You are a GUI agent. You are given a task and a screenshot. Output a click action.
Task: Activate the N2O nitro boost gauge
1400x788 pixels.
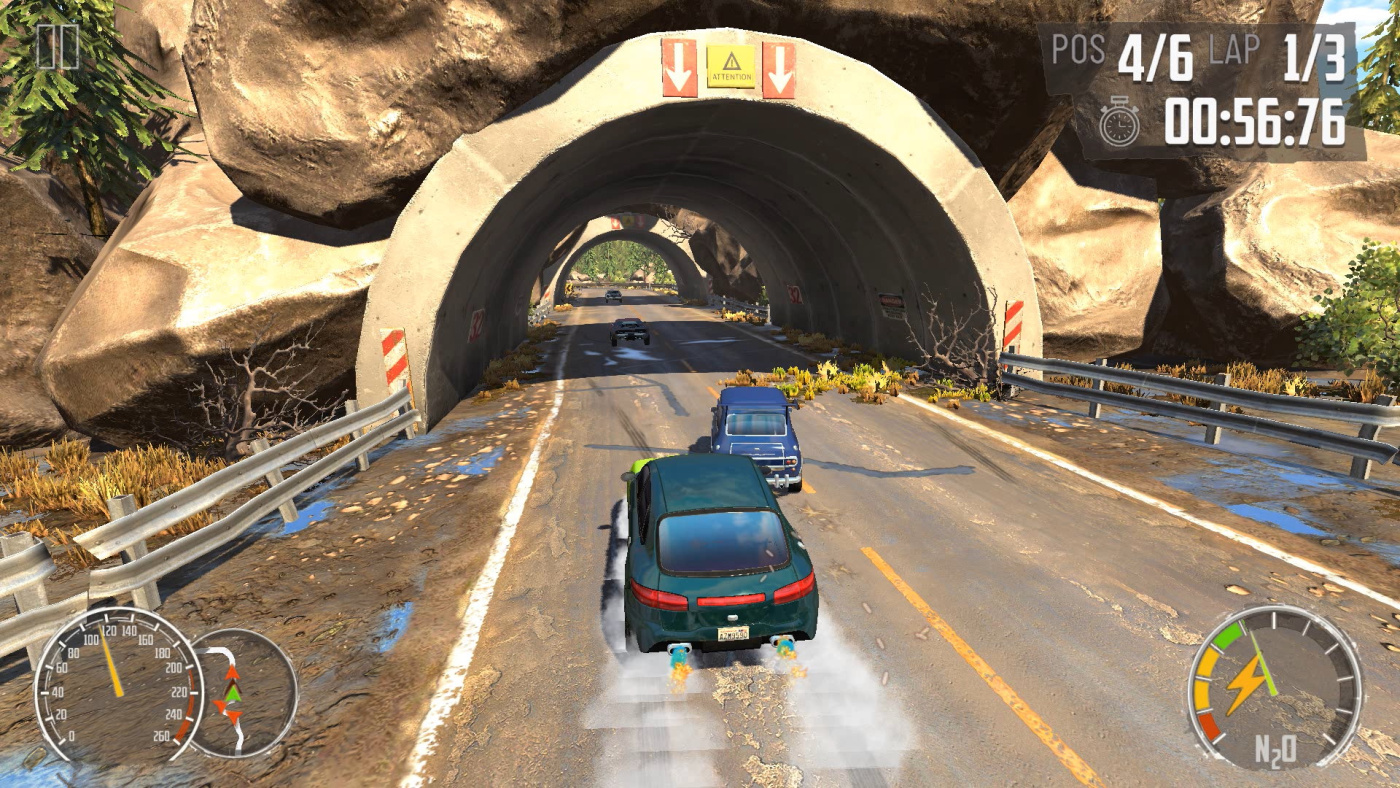click(1273, 690)
